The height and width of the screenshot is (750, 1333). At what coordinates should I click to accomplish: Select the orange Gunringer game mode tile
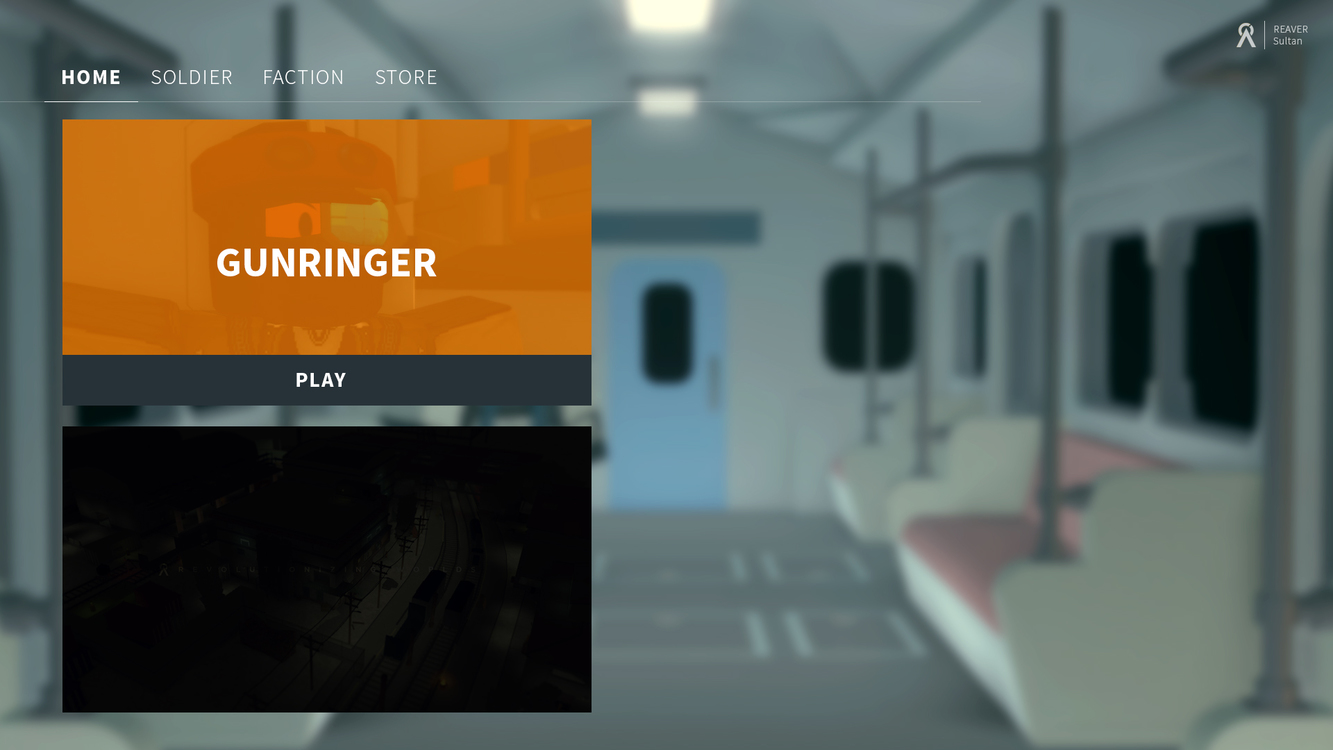[327, 237]
